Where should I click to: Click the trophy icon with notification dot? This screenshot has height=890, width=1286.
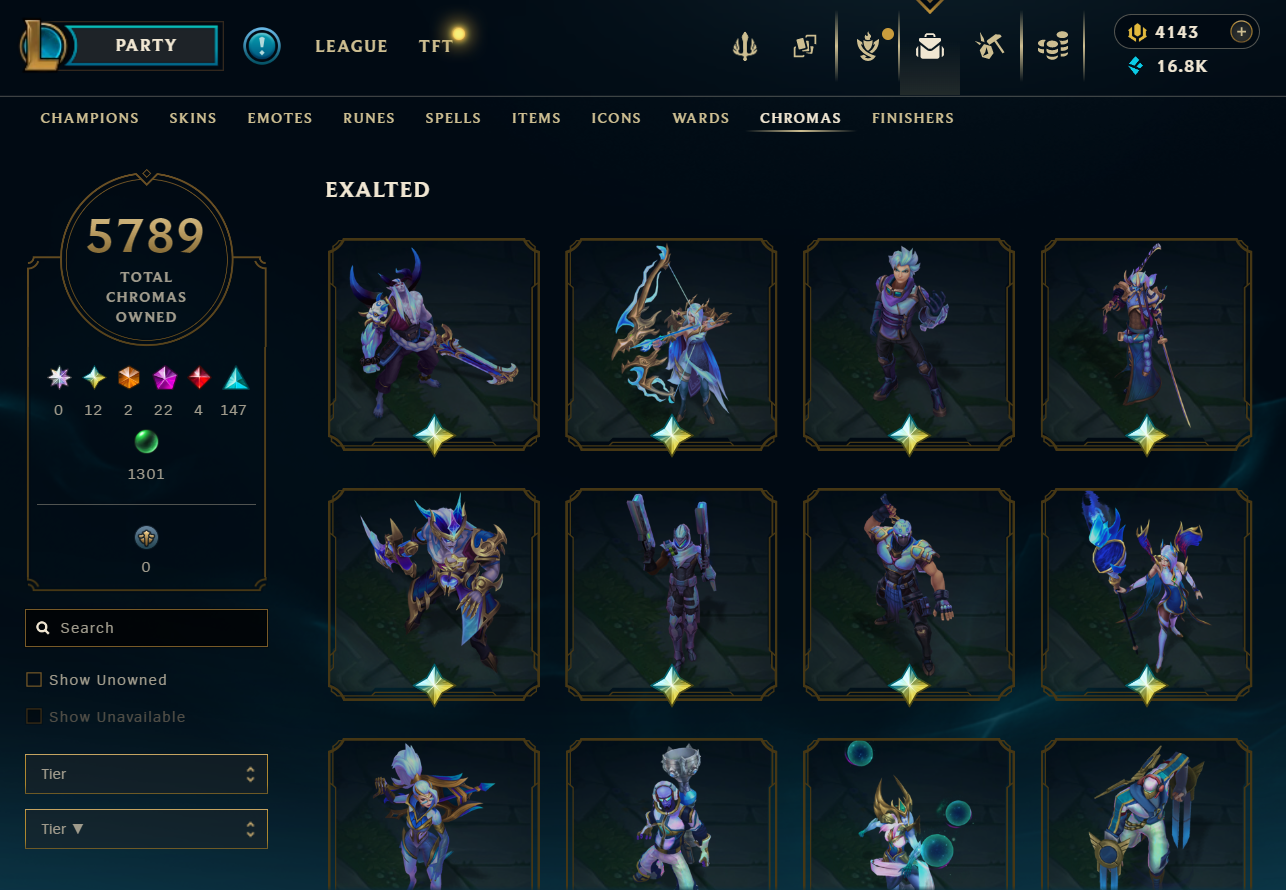pyautogui.click(x=868, y=44)
